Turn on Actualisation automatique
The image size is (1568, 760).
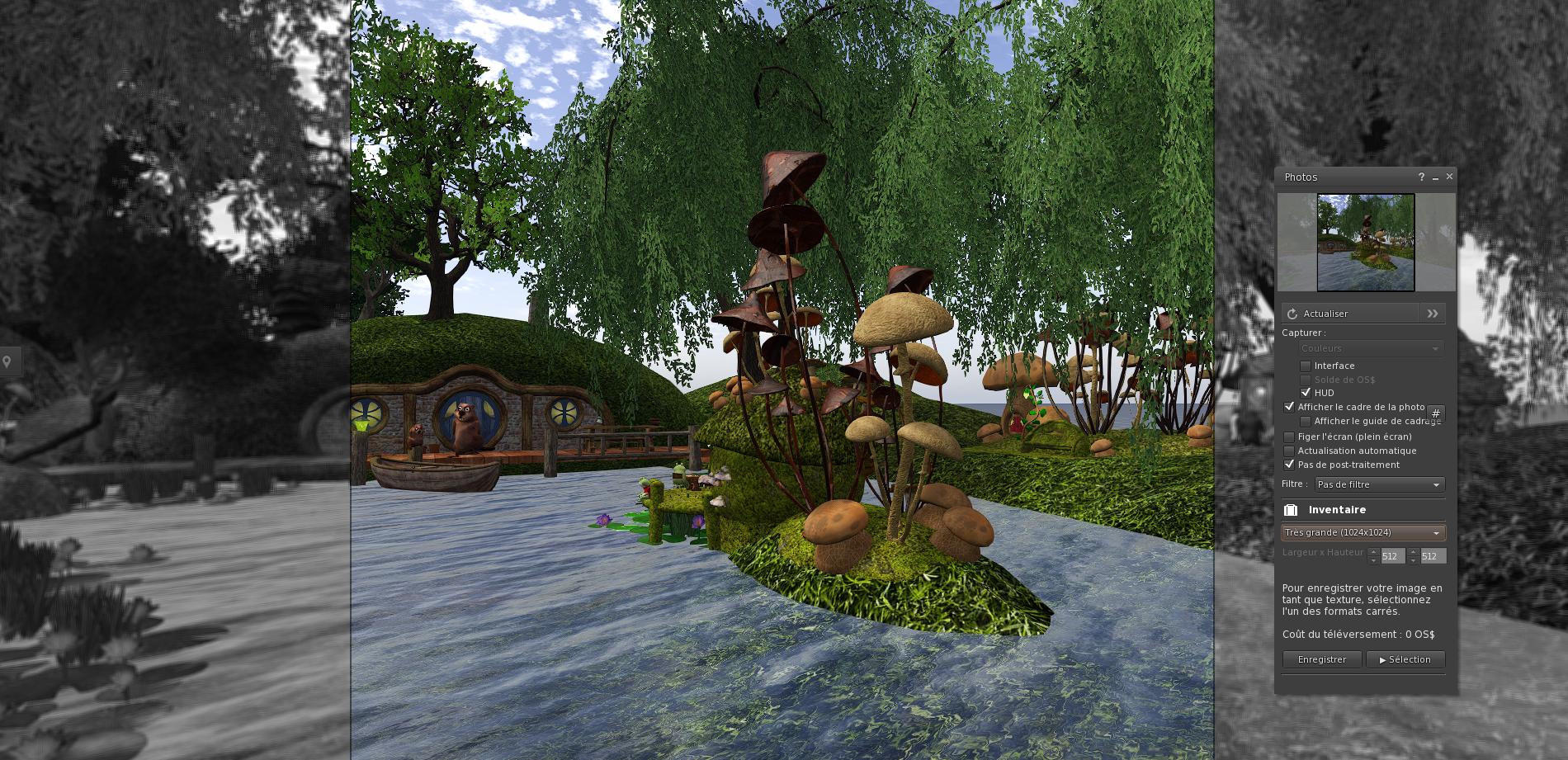(x=1289, y=451)
